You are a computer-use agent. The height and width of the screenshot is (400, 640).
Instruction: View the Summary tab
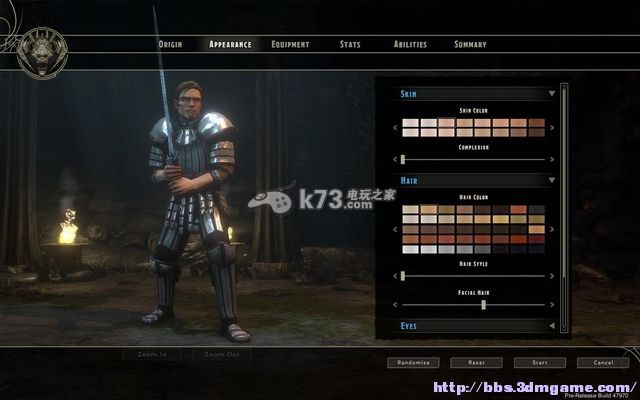click(470, 44)
